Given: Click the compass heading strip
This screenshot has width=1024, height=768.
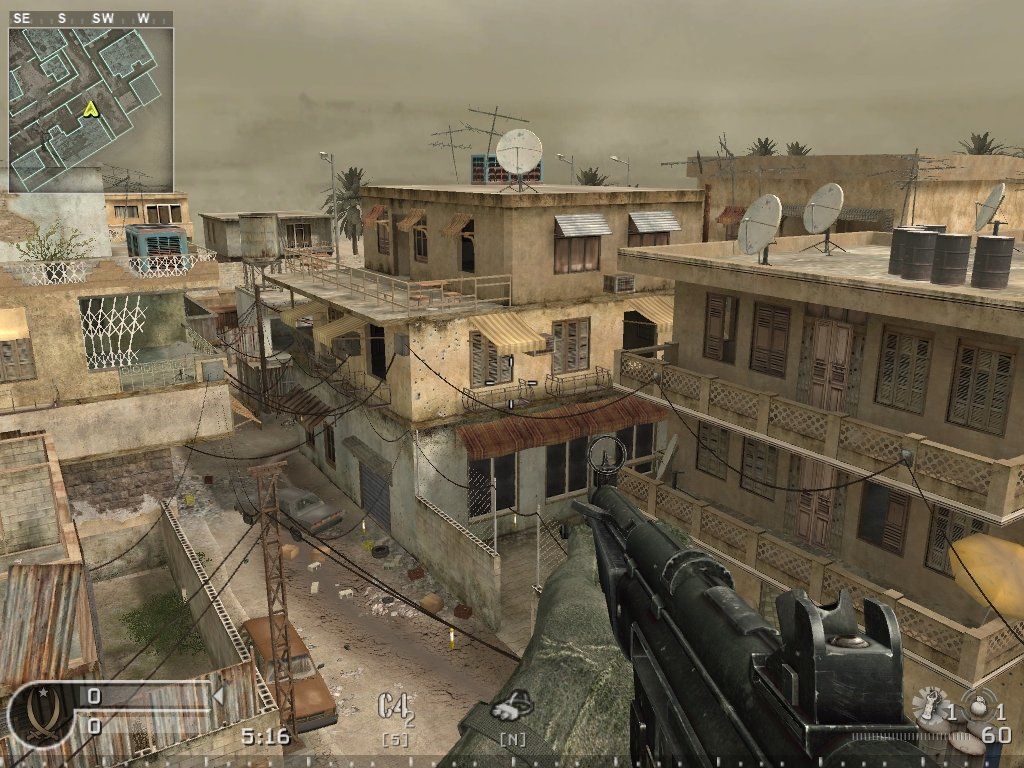Looking at the screenshot, I should (x=90, y=18).
